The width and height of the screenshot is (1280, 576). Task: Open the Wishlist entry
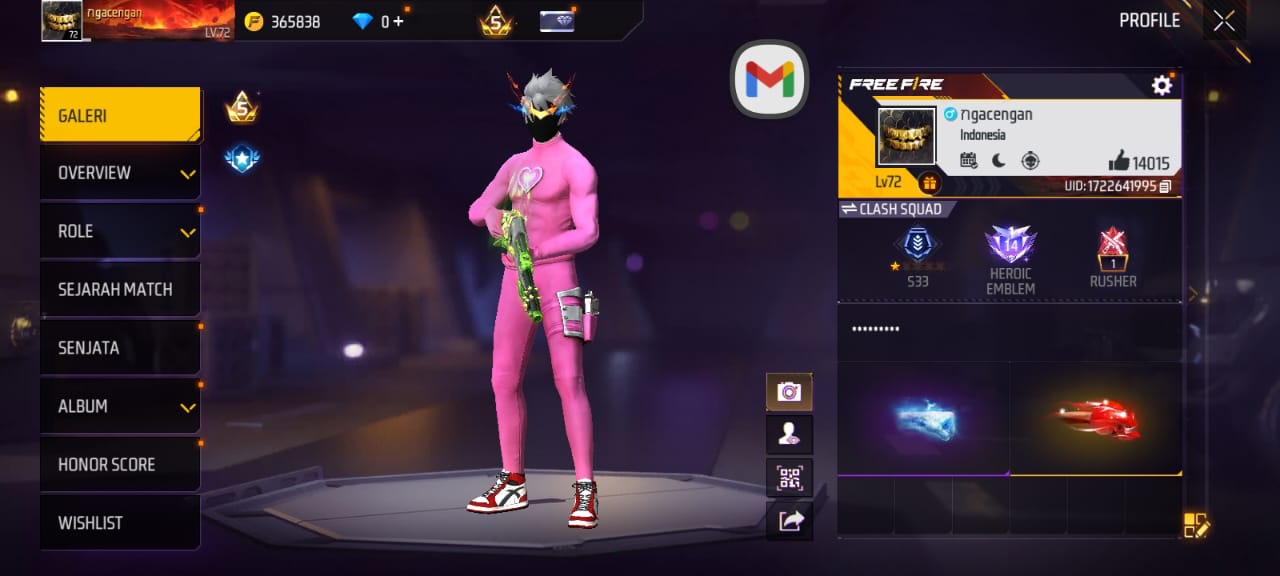point(120,523)
